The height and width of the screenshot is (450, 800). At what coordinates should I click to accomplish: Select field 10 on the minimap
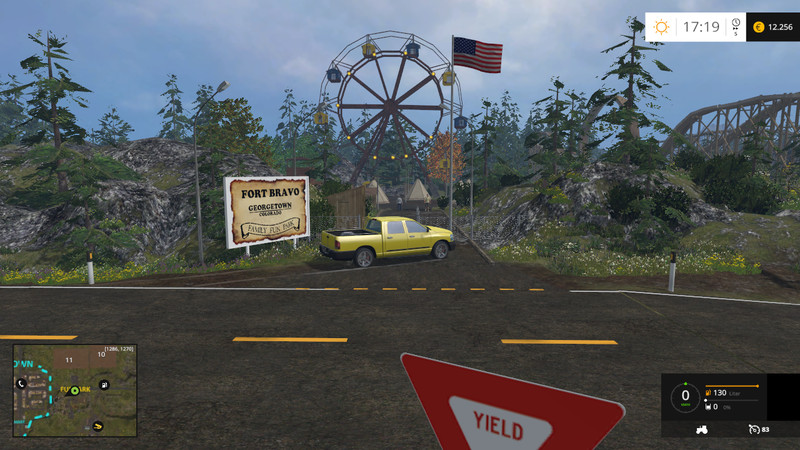[x=102, y=355]
